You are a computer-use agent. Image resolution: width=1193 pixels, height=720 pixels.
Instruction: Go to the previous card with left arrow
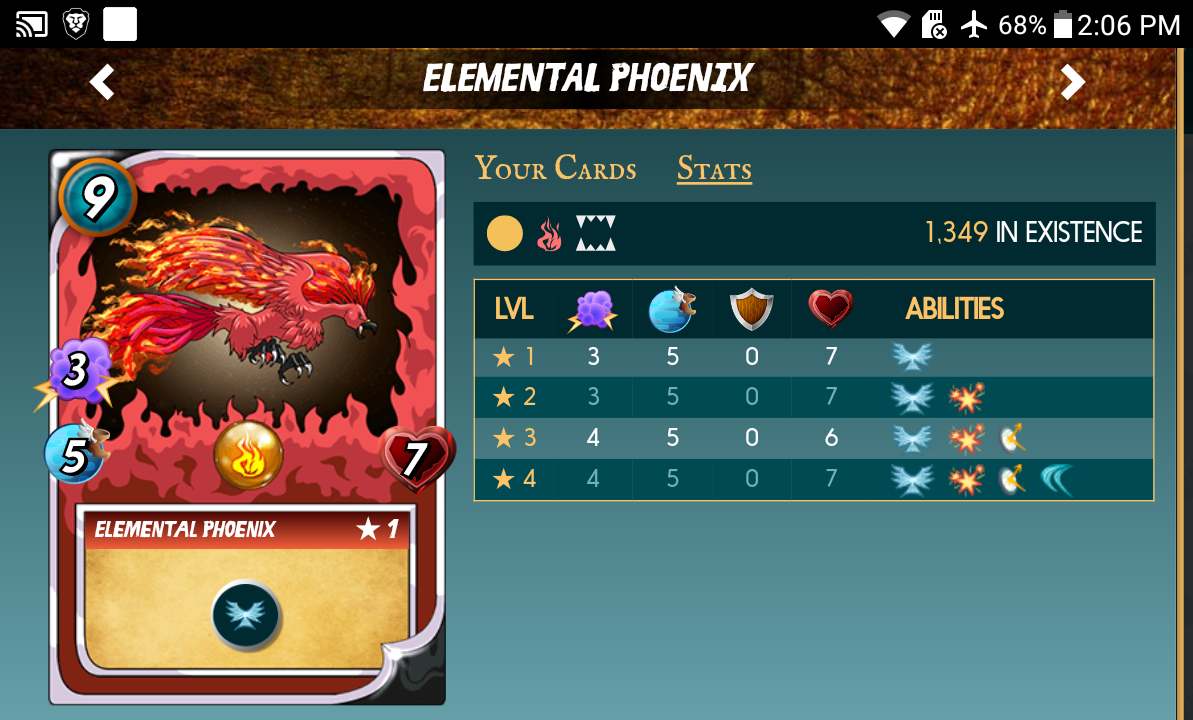coord(102,82)
